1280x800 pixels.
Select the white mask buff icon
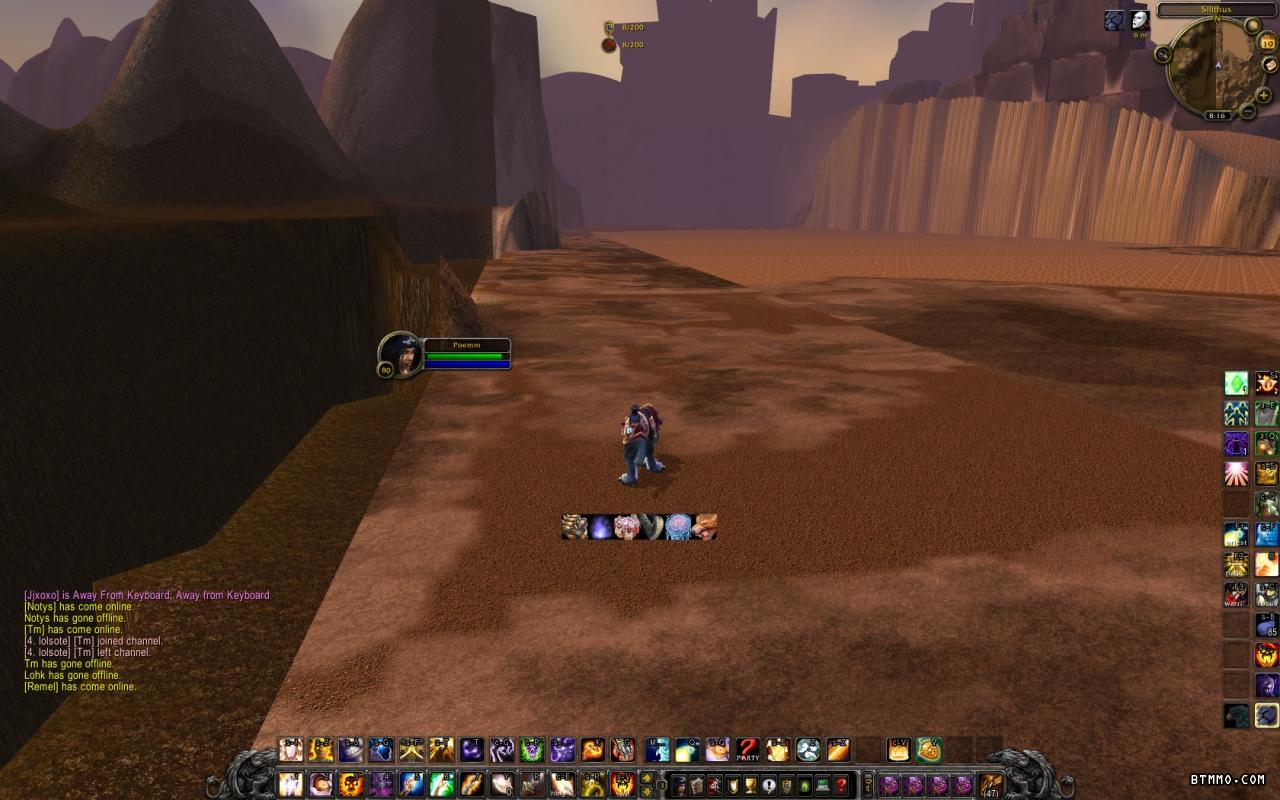(1140, 20)
